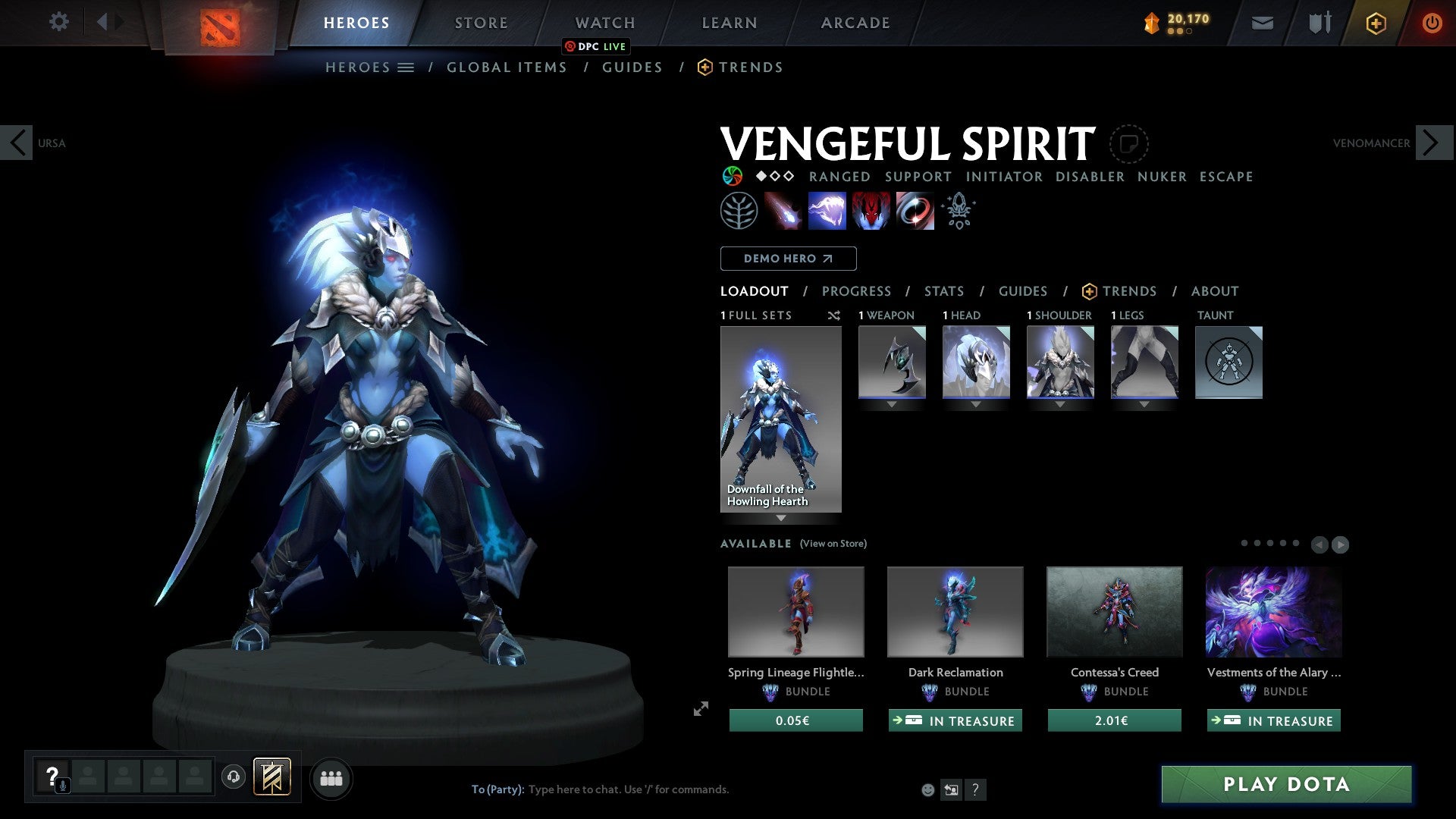Toggle the shuffle icon next to Full Sets

tap(833, 315)
